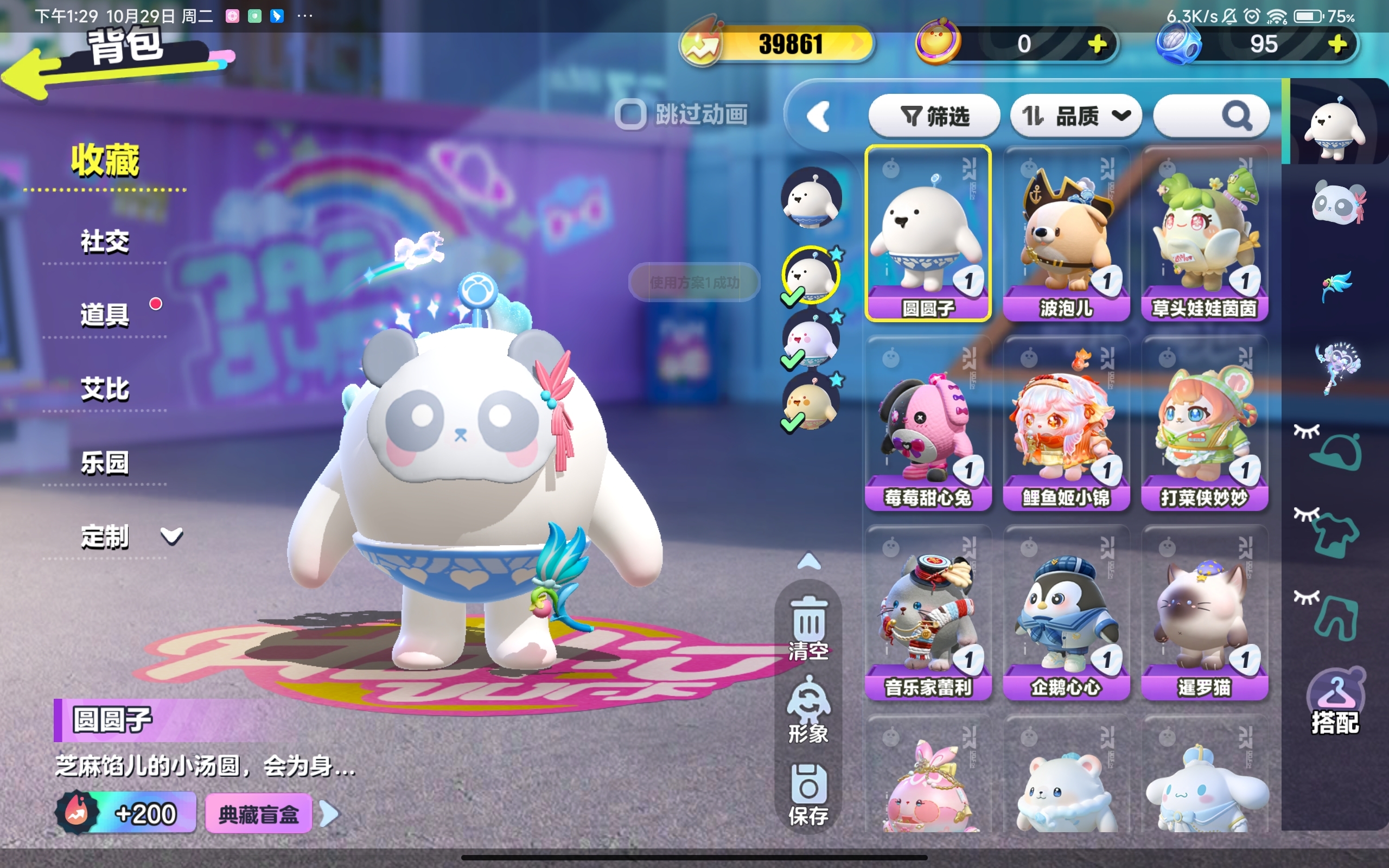Clear the outfit with 清空
1389x868 pixels.
808,628
